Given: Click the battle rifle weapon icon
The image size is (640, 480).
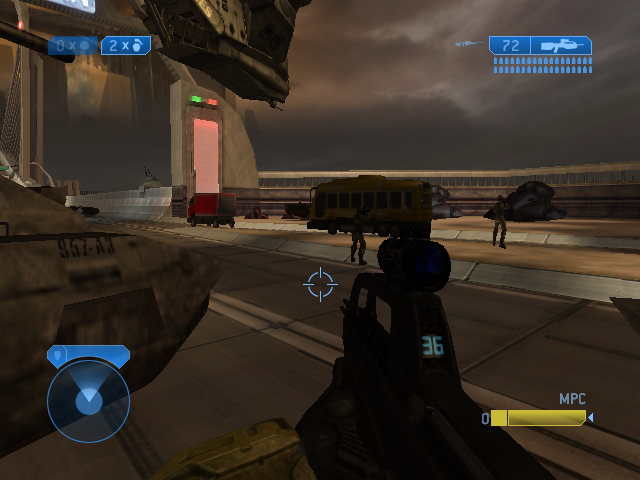Looking at the screenshot, I should pyautogui.click(x=562, y=45).
